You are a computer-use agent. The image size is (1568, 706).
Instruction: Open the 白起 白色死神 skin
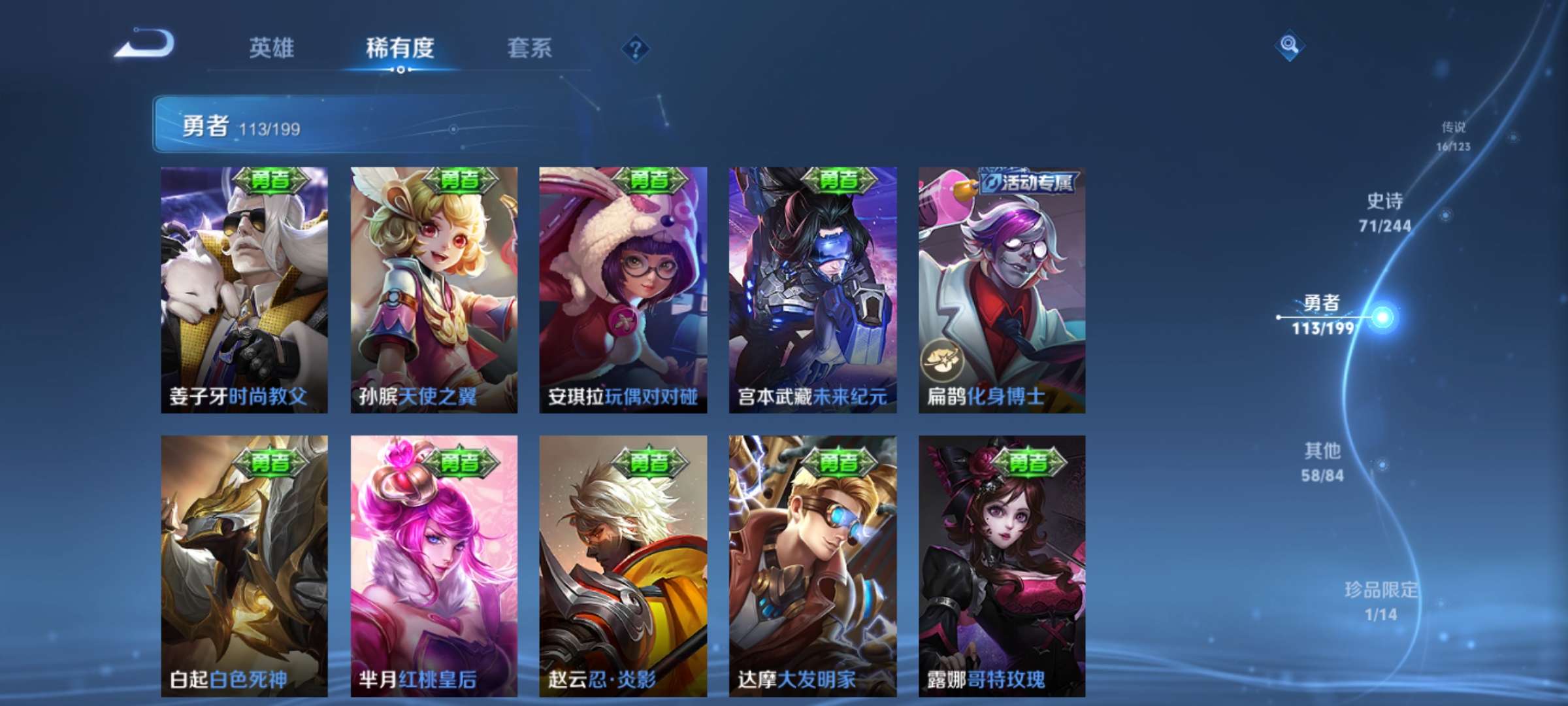244,565
